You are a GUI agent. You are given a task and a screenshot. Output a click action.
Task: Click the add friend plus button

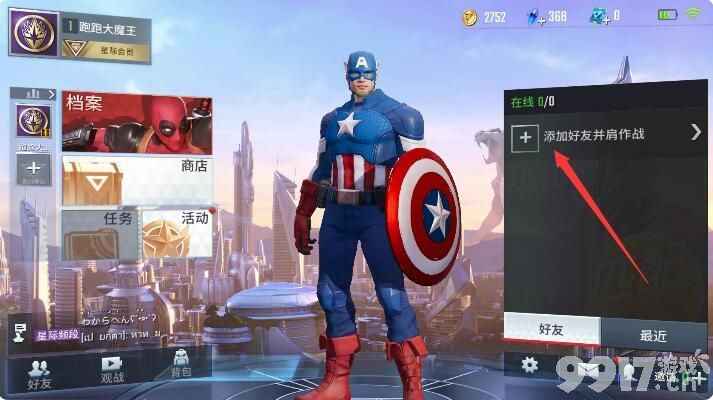coord(525,138)
